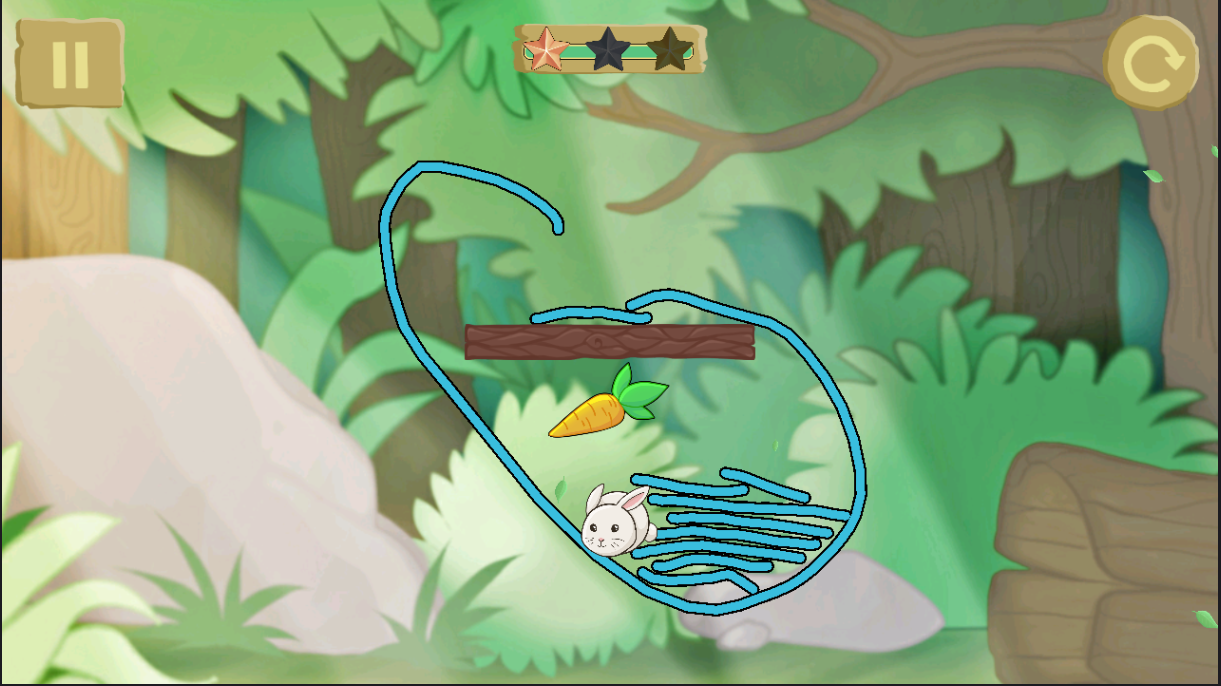Pause the game with the wooden button

[x=70, y=63]
